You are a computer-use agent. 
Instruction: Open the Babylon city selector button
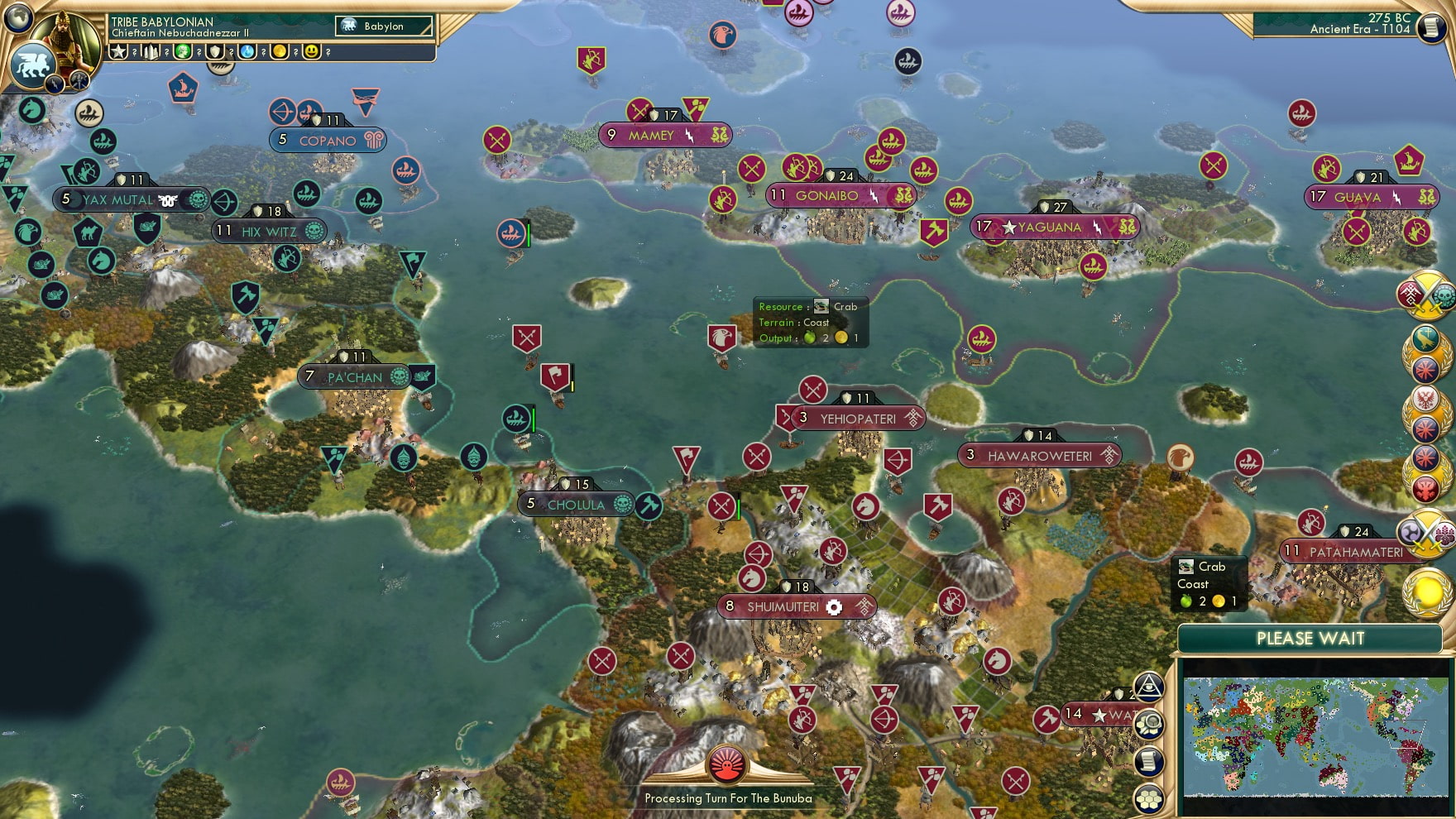pos(384,26)
